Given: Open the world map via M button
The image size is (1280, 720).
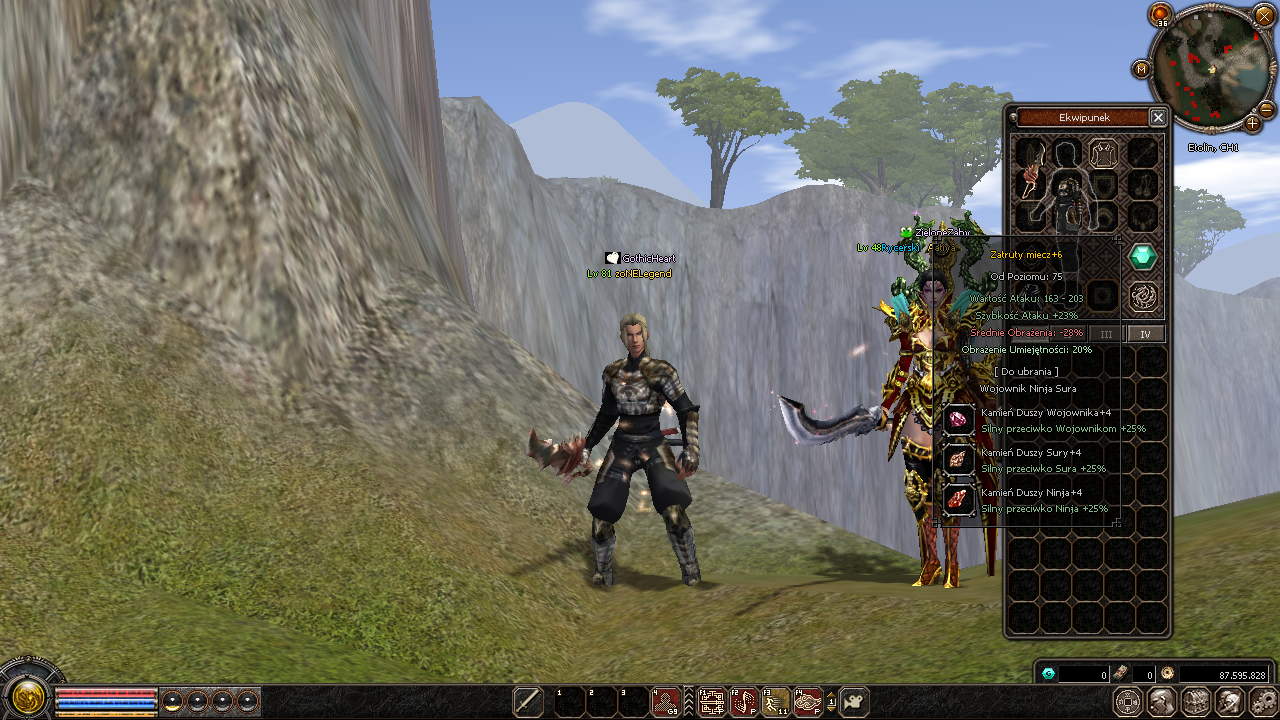Looking at the screenshot, I should pyautogui.click(x=1142, y=69).
